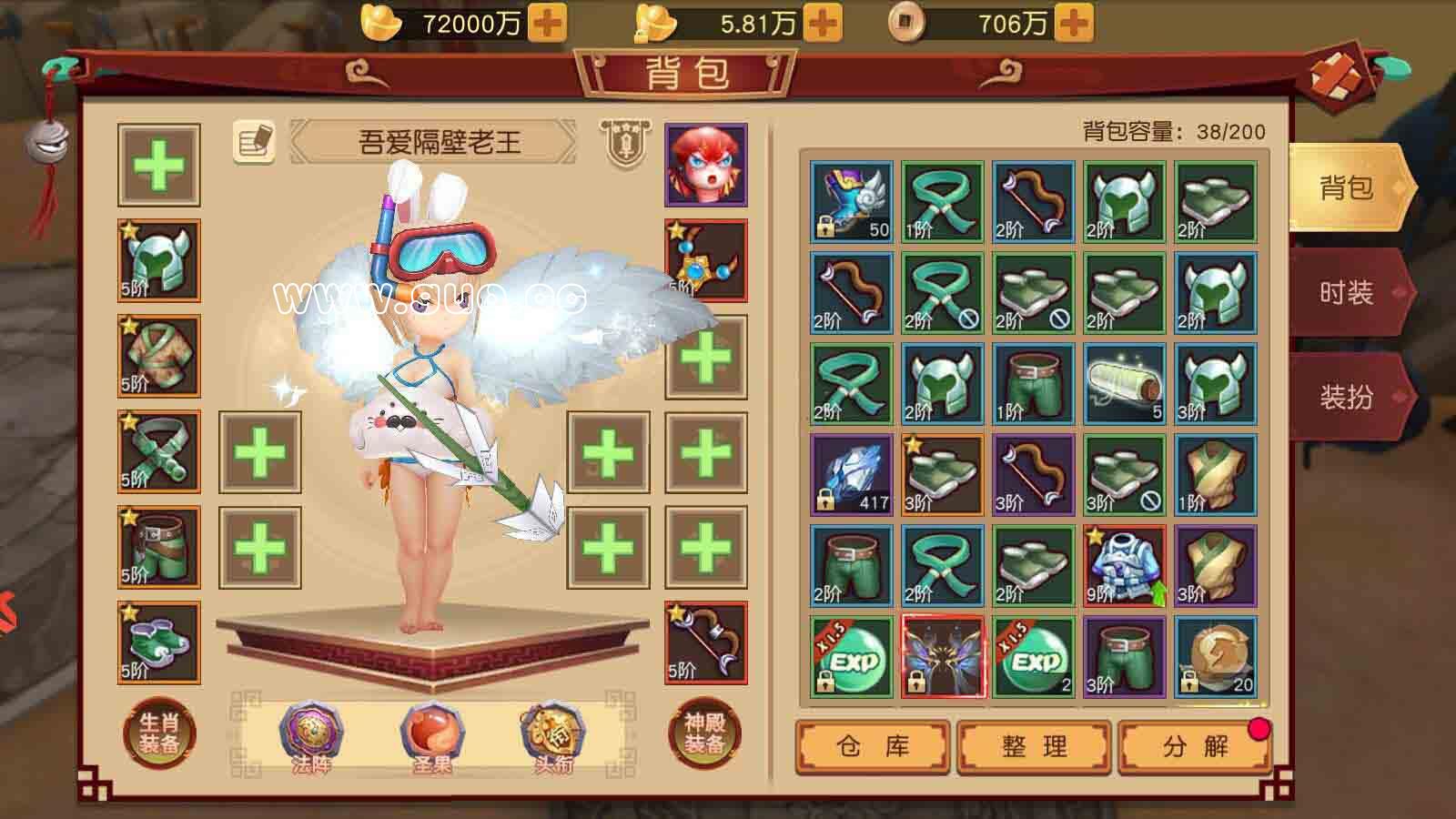Edit the character name
The image size is (1456, 819).
254,142
